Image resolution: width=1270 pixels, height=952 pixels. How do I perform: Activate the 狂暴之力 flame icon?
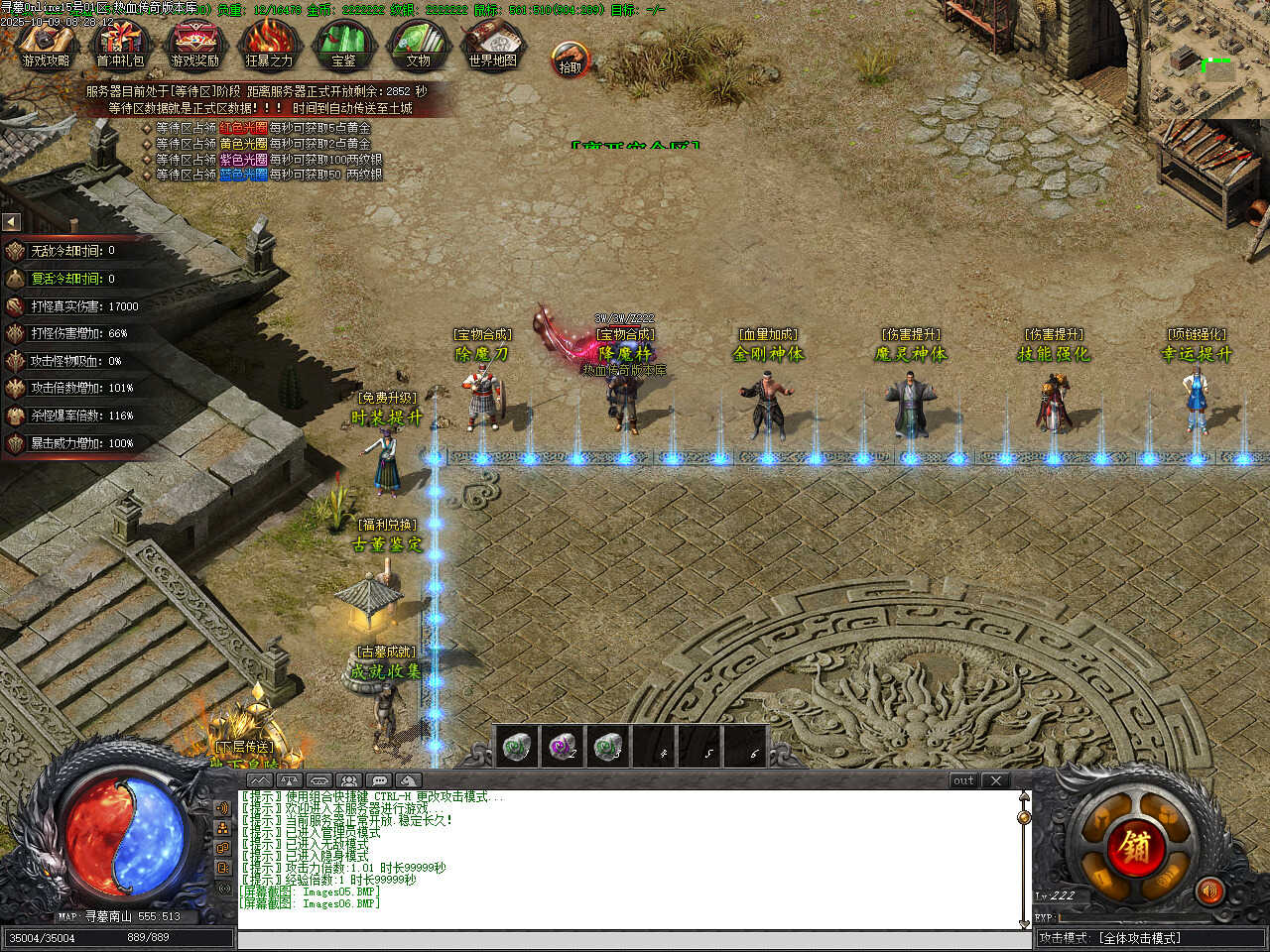[269, 45]
